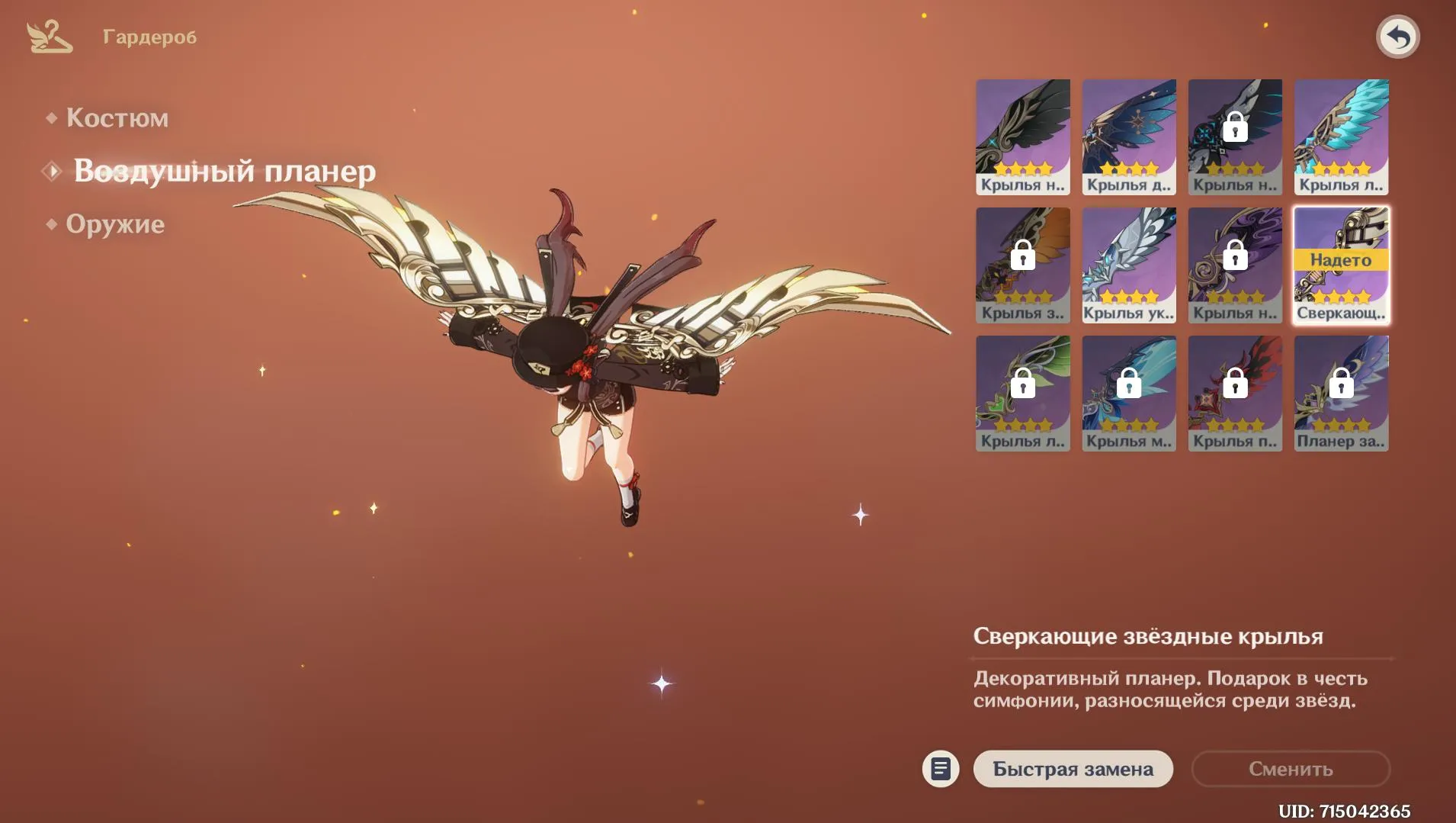The width and height of the screenshot is (1456, 823).
Task: Select the silver Крылья ук glider
Action: point(1130,265)
